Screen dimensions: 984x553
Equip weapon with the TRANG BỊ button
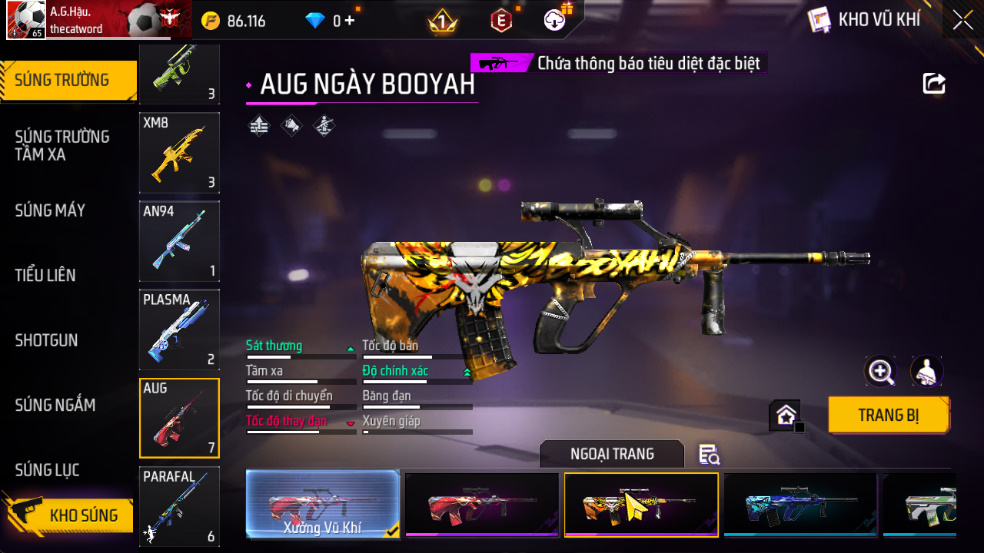tap(888, 415)
